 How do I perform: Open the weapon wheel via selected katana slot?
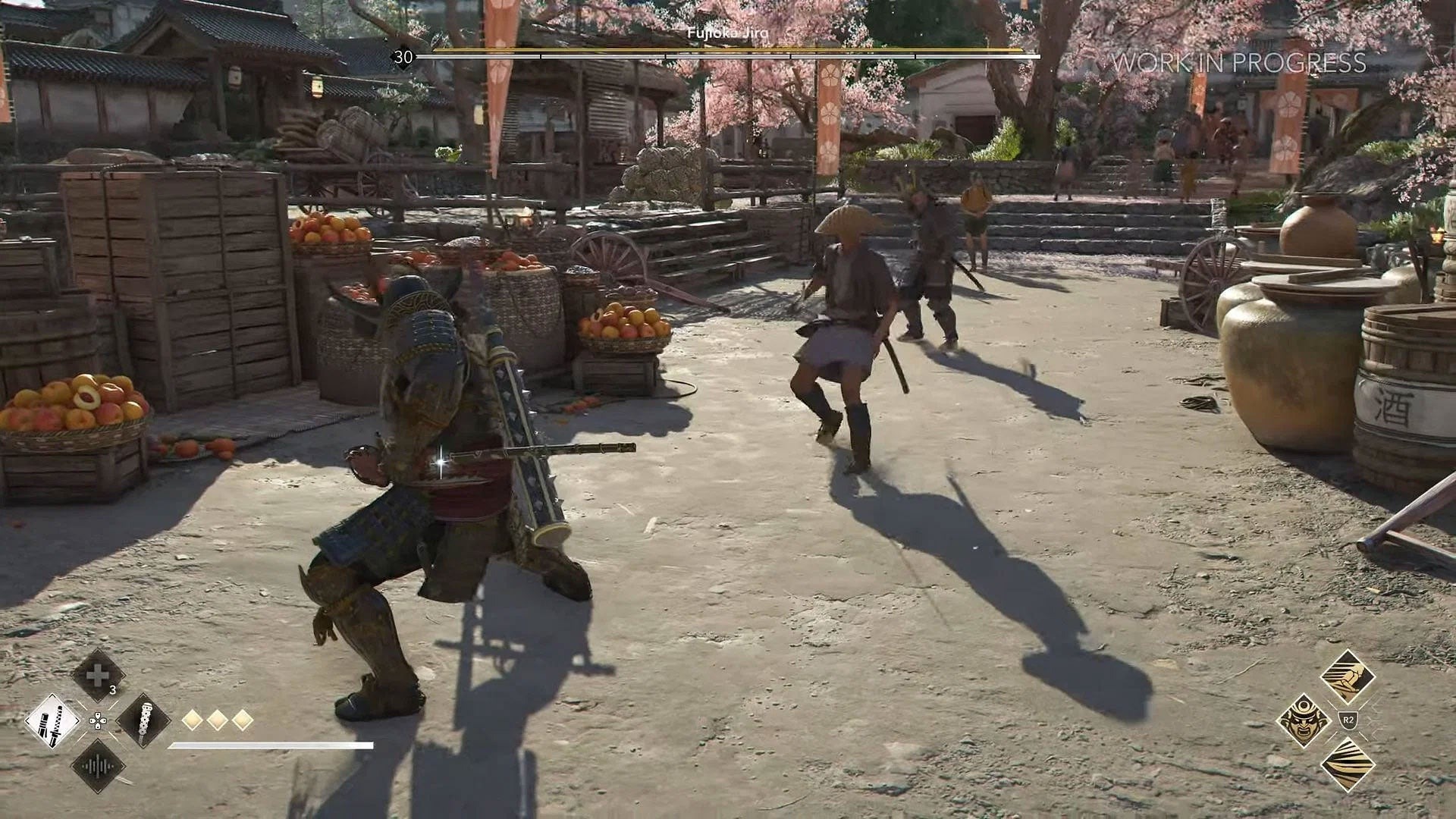52,722
